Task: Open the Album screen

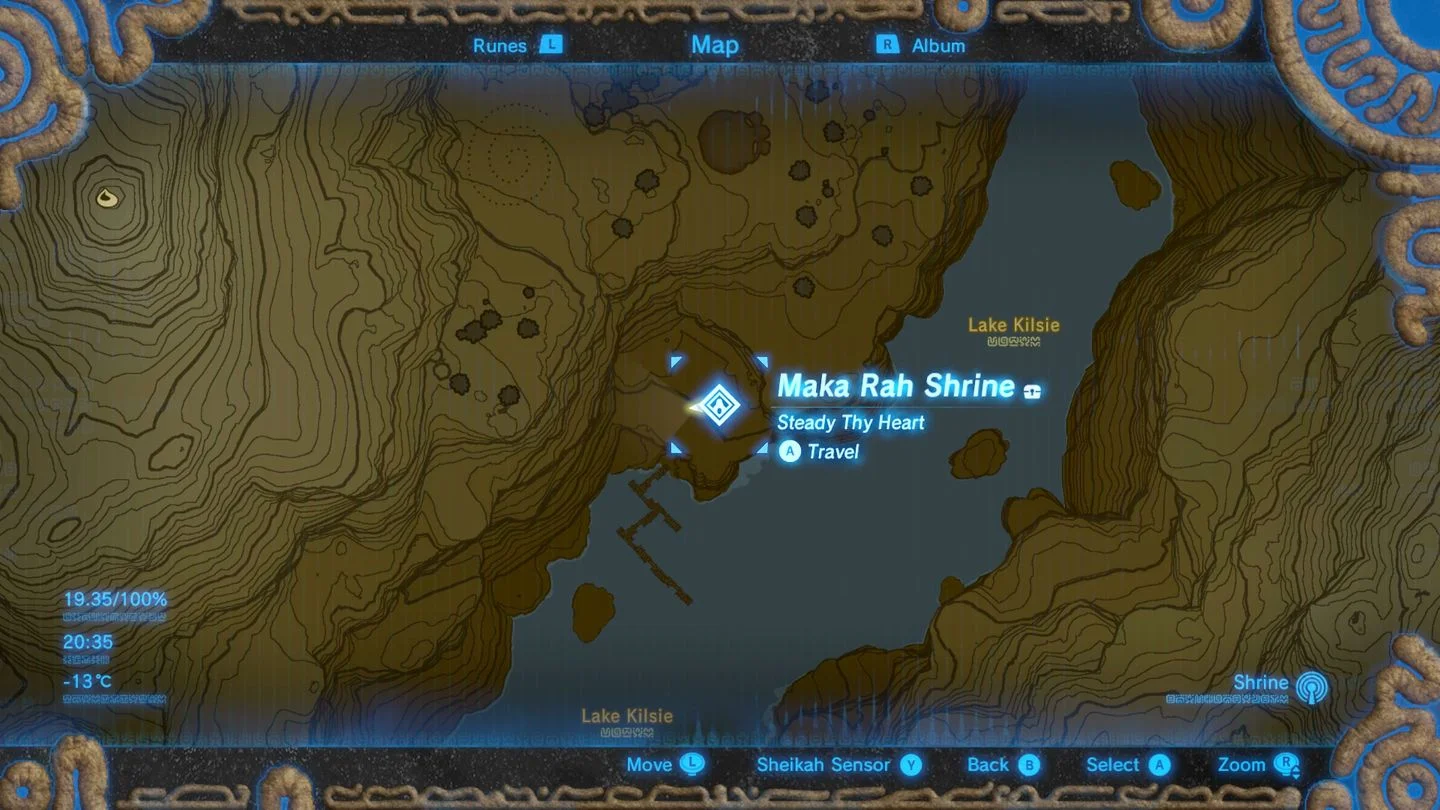Action: tap(939, 45)
